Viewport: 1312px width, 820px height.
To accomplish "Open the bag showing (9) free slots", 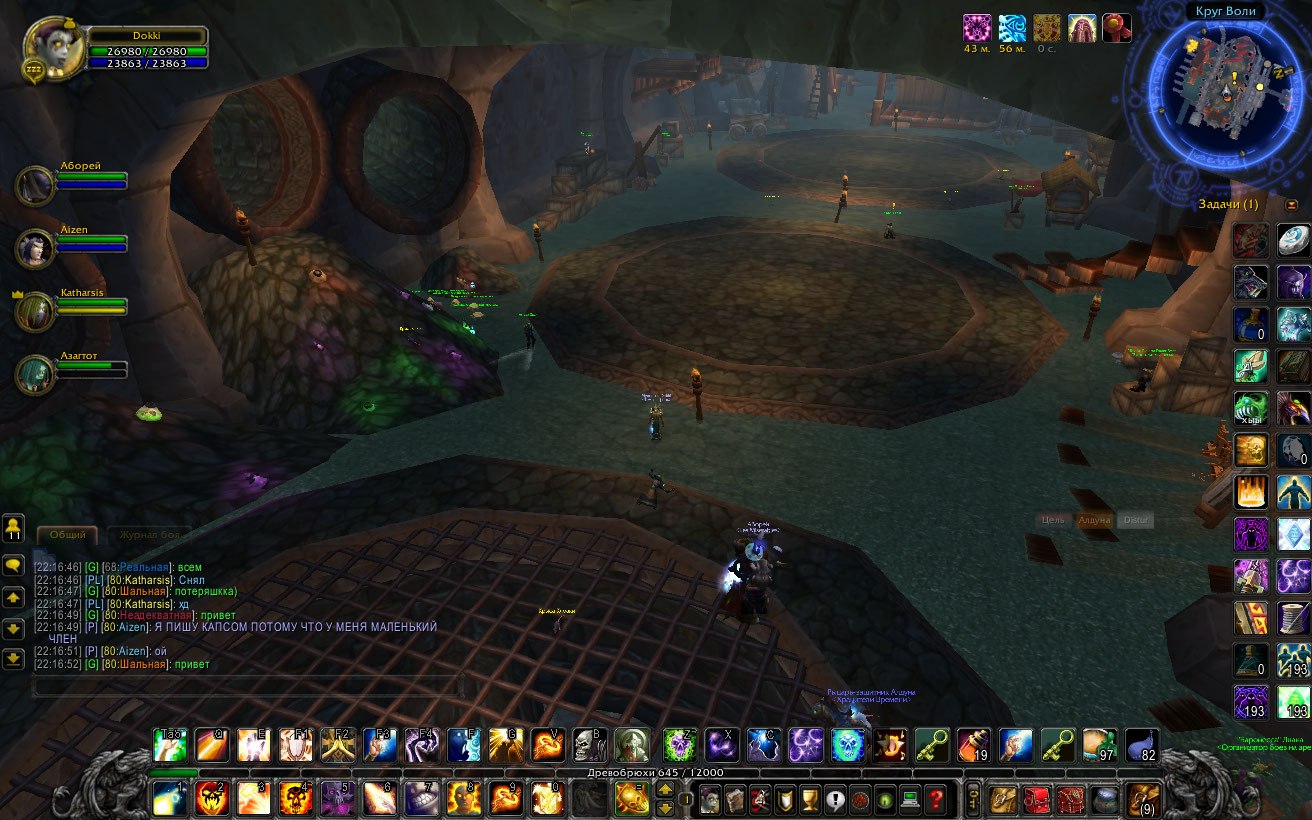I will click(1142, 799).
